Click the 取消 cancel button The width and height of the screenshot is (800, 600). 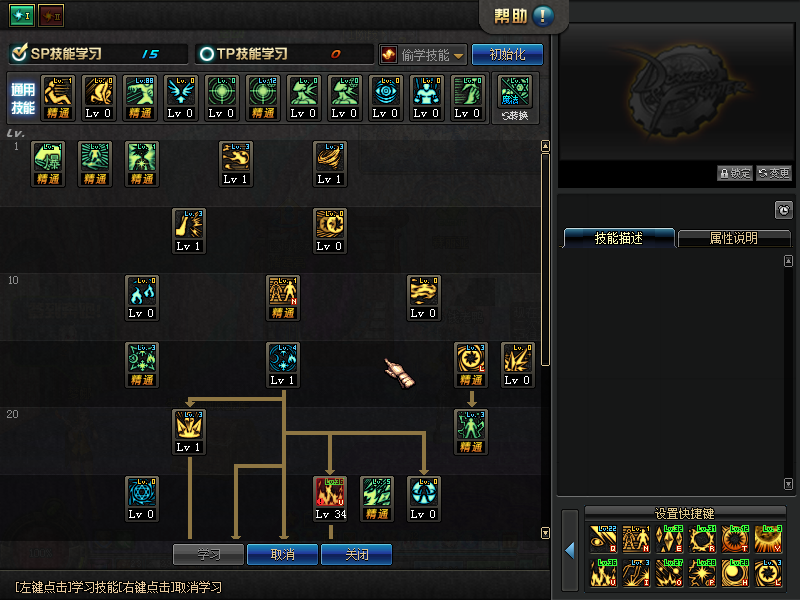(x=283, y=554)
